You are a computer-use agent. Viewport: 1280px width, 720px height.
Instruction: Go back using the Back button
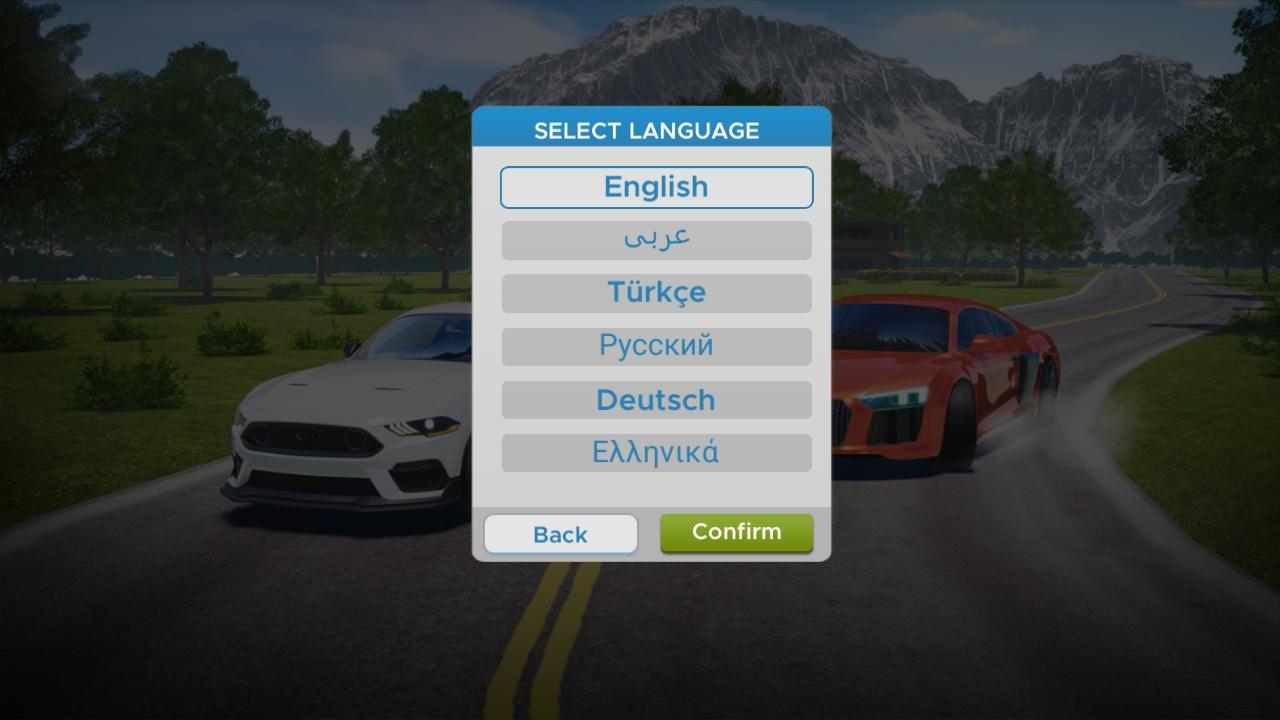pos(560,533)
